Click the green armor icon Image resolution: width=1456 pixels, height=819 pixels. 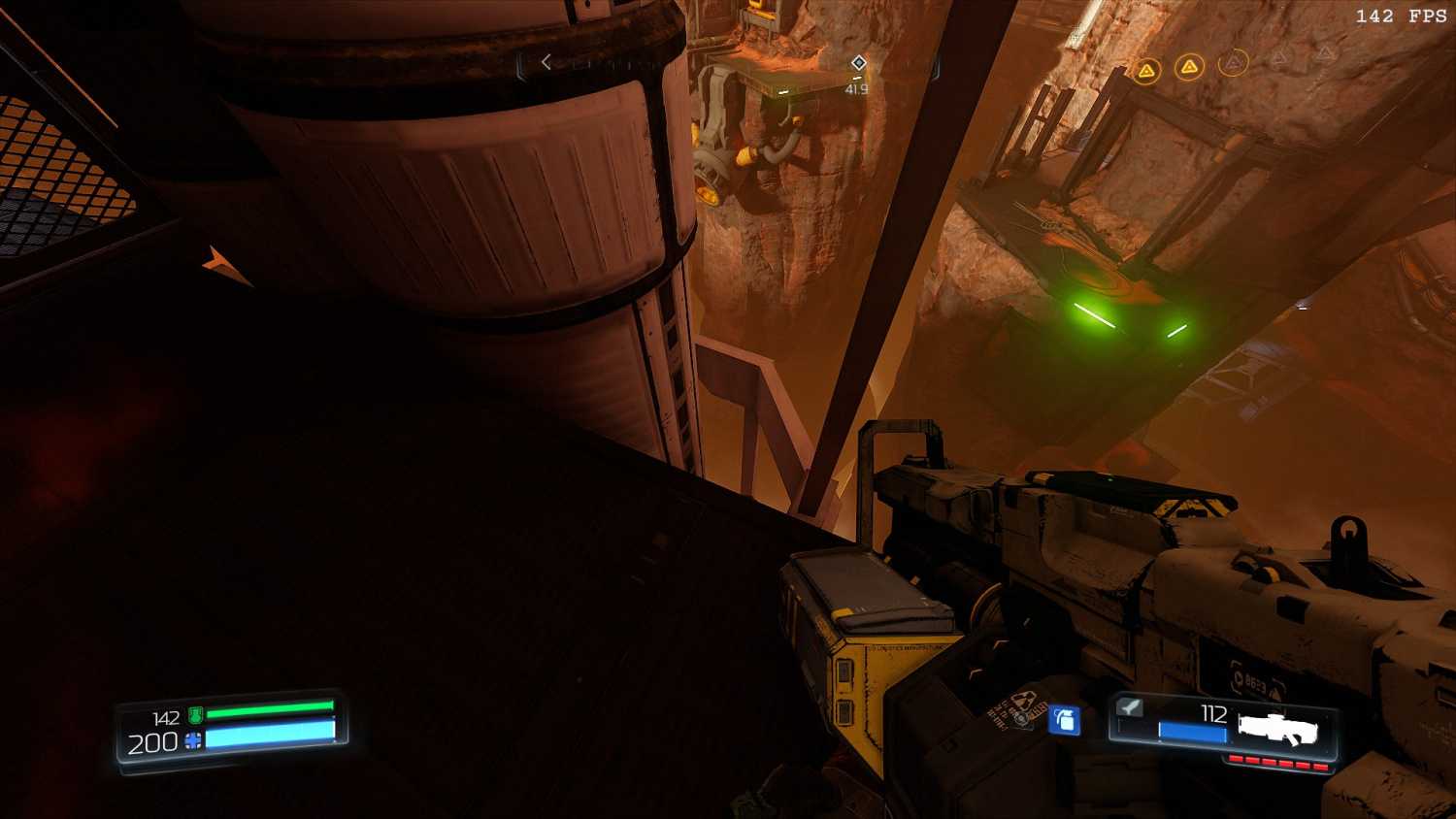pyautogui.click(x=195, y=716)
